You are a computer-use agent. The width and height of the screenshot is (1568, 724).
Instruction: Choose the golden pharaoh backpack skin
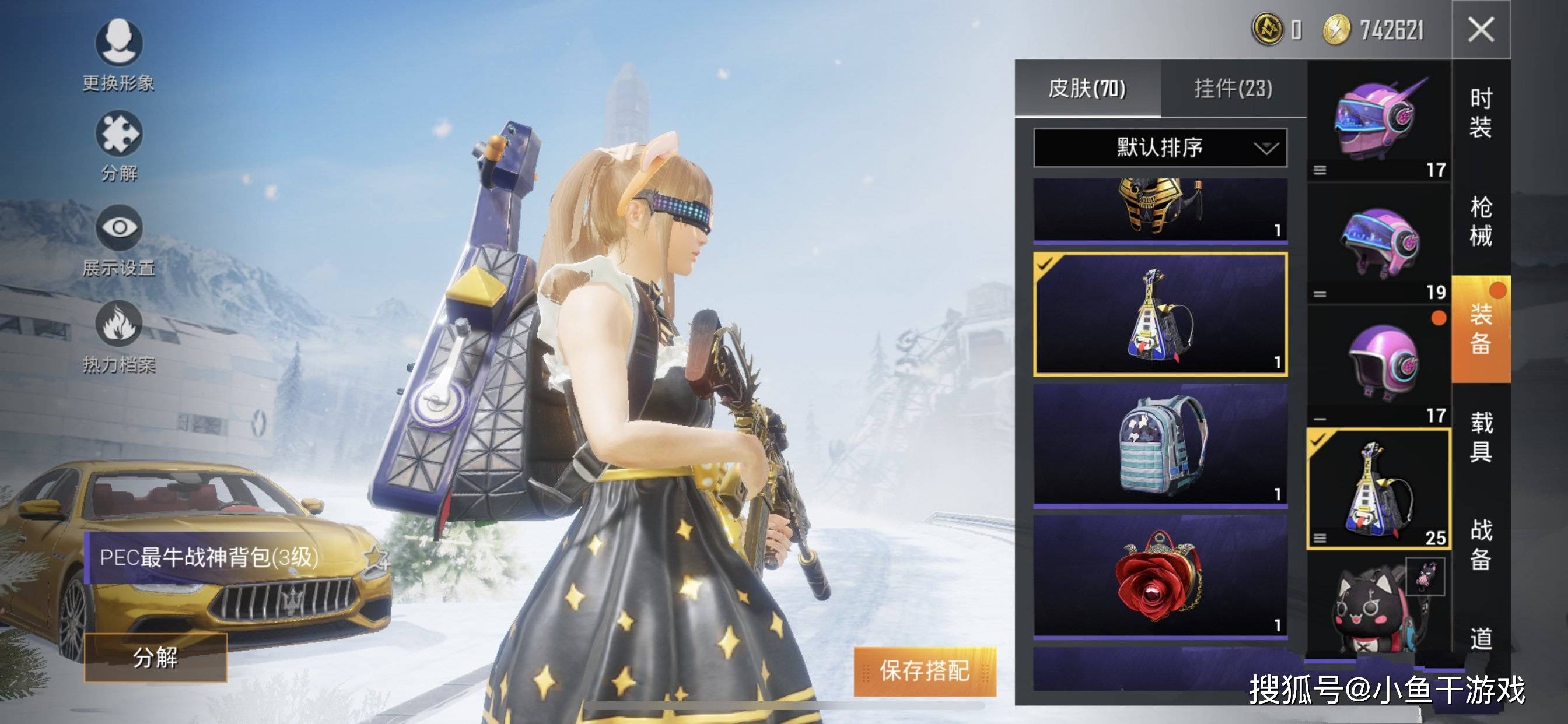1160,208
